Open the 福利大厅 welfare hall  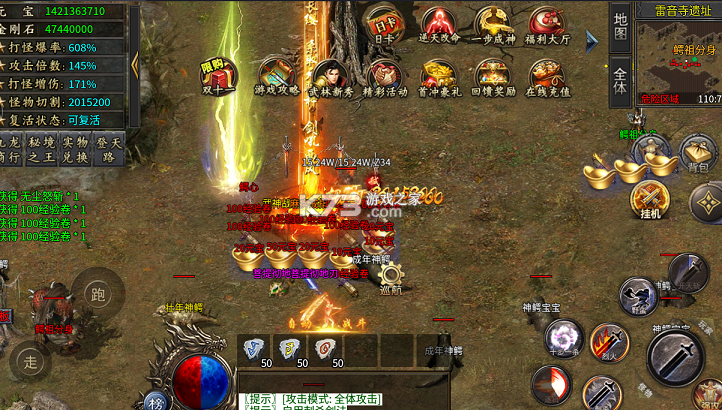click(549, 24)
